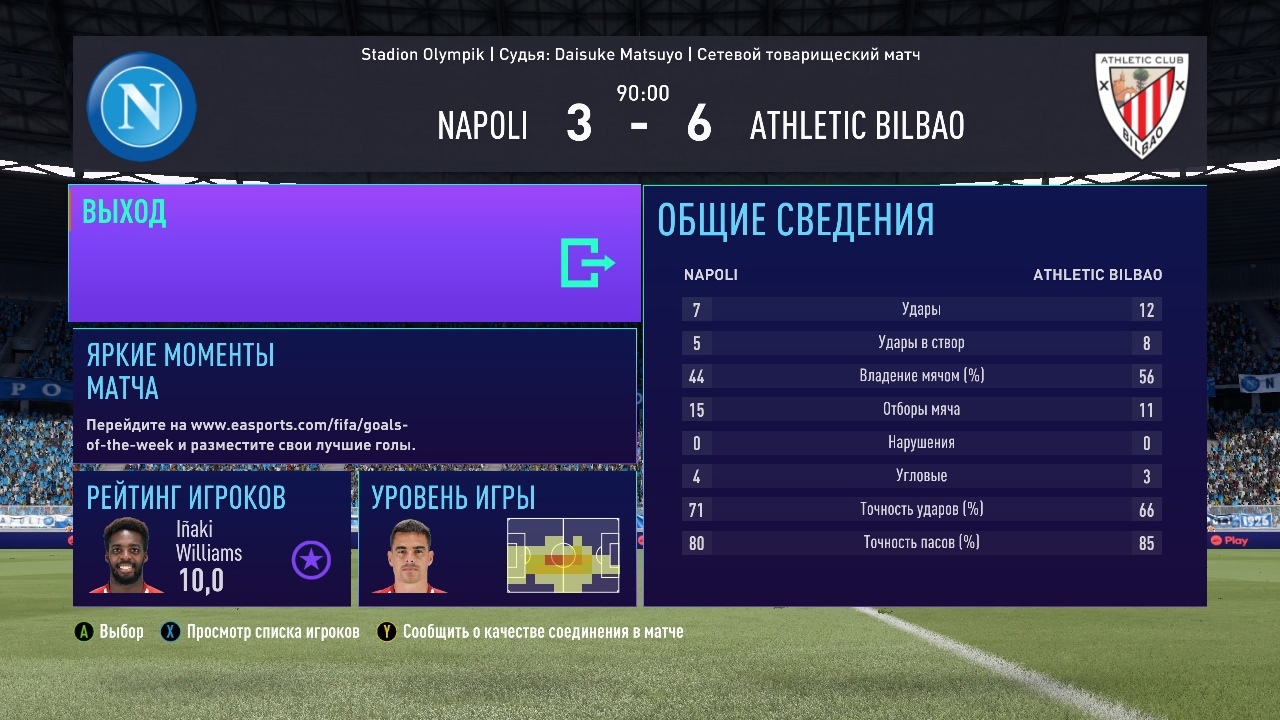This screenshot has height=720, width=1280.
Task: Open the Рейтинг игроков panel
Action: coord(212,539)
